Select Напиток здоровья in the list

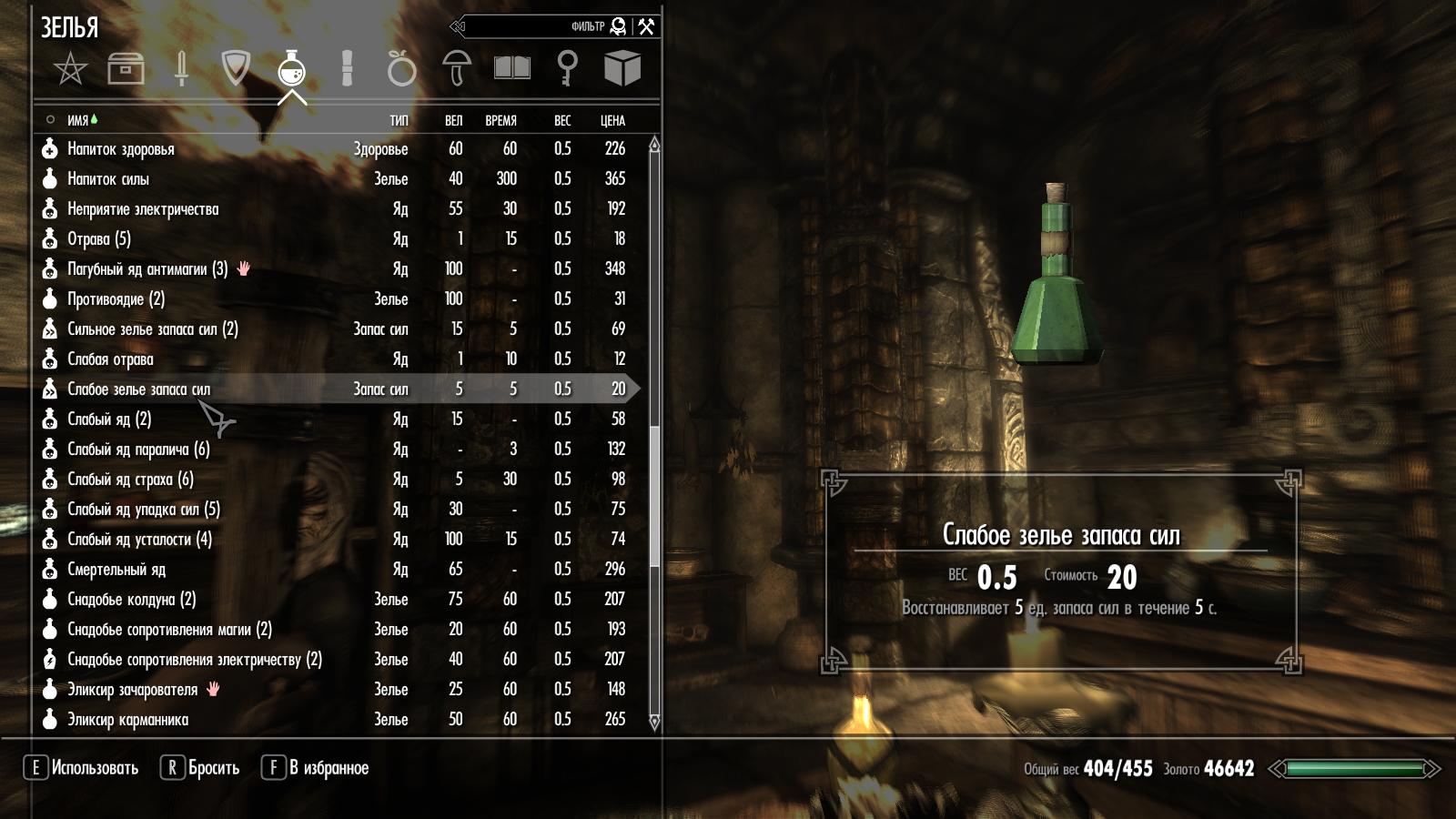[x=121, y=149]
